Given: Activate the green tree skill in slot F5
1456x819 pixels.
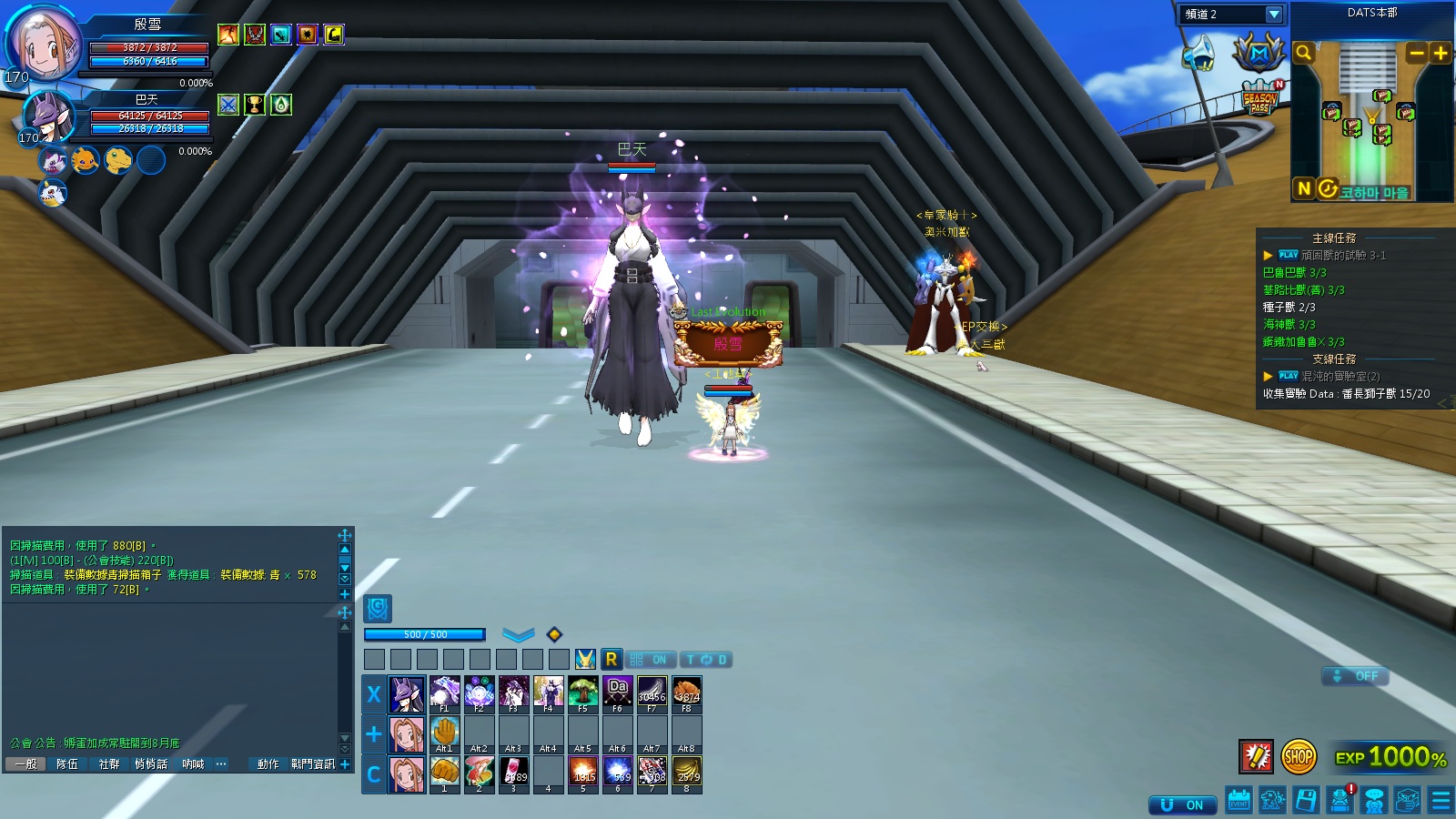Looking at the screenshot, I should pos(582,693).
